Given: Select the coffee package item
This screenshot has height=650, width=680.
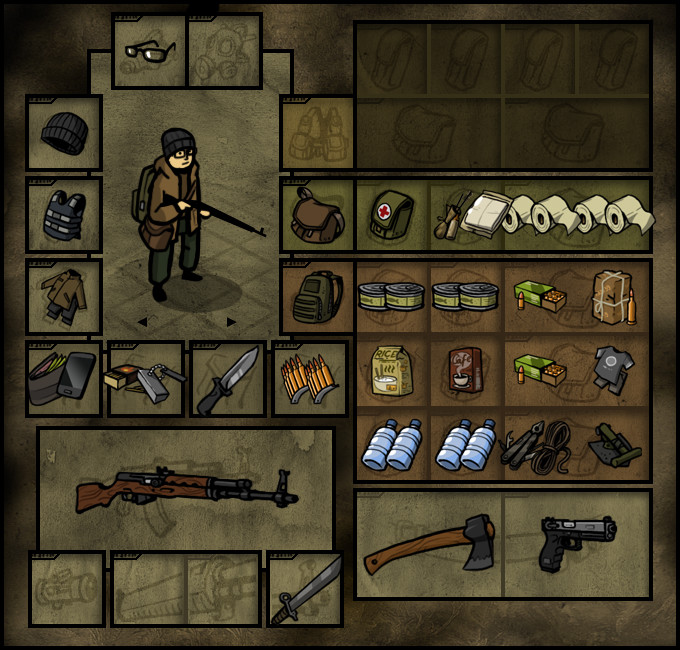Looking at the screenshot, I should 466,372.
